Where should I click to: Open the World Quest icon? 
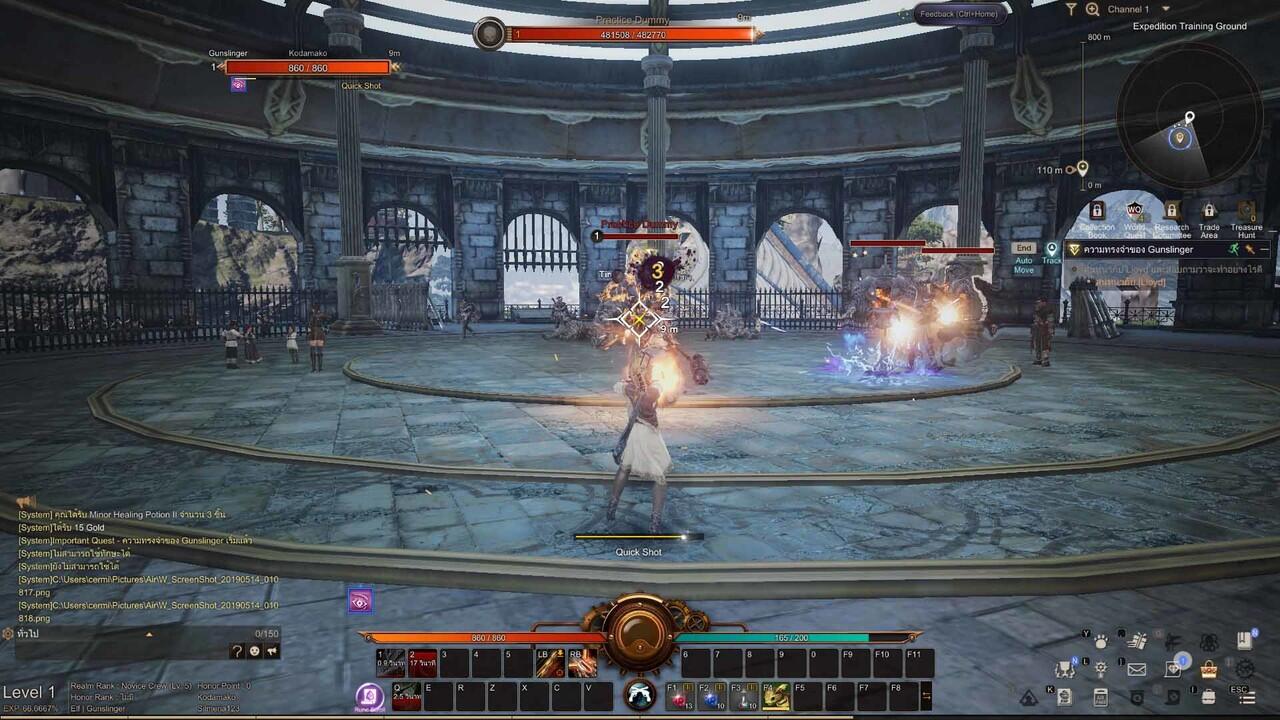[x=1134, y=212]
